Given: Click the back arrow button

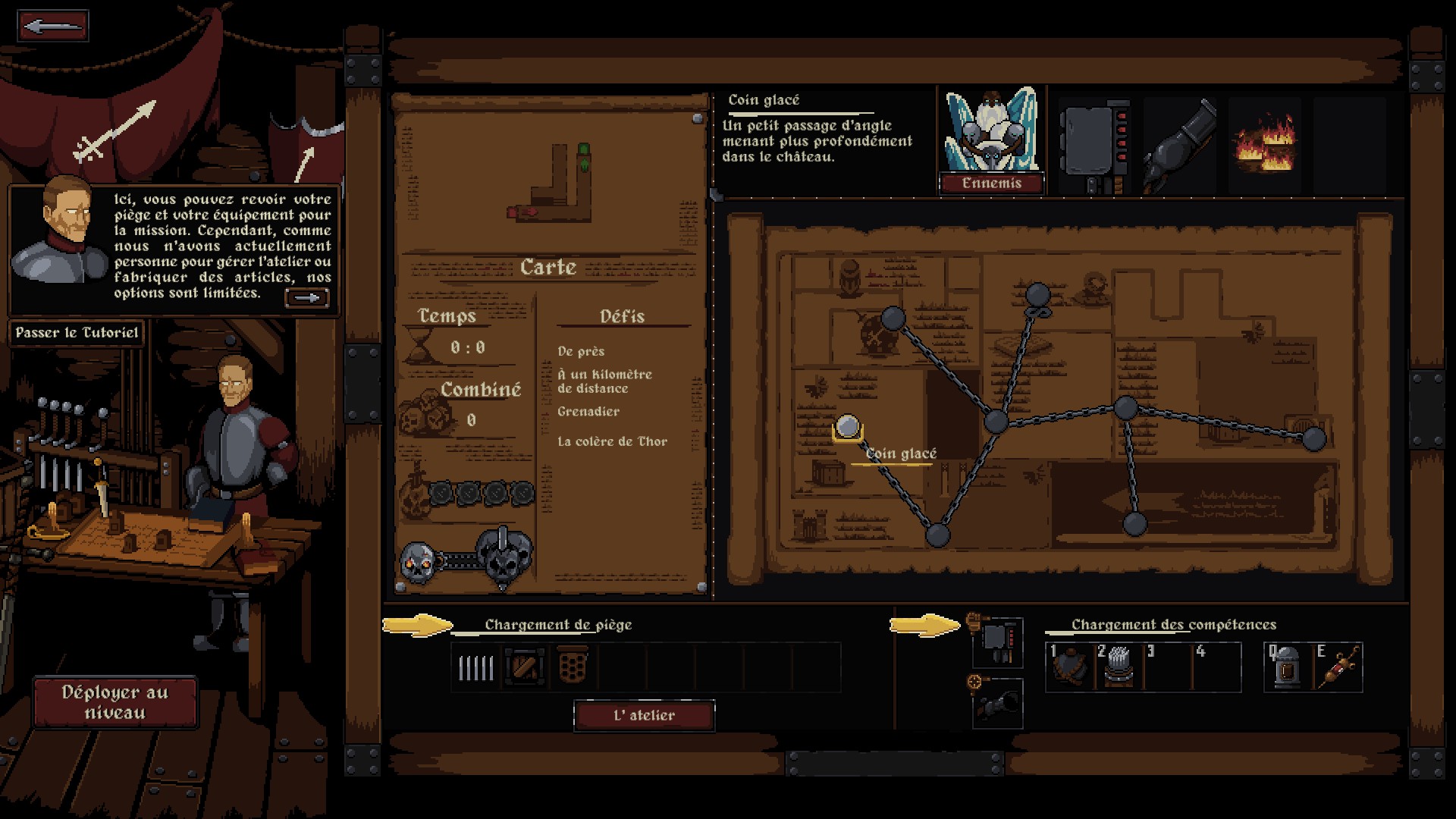Looking at the screenshot, I should [52, 27].
